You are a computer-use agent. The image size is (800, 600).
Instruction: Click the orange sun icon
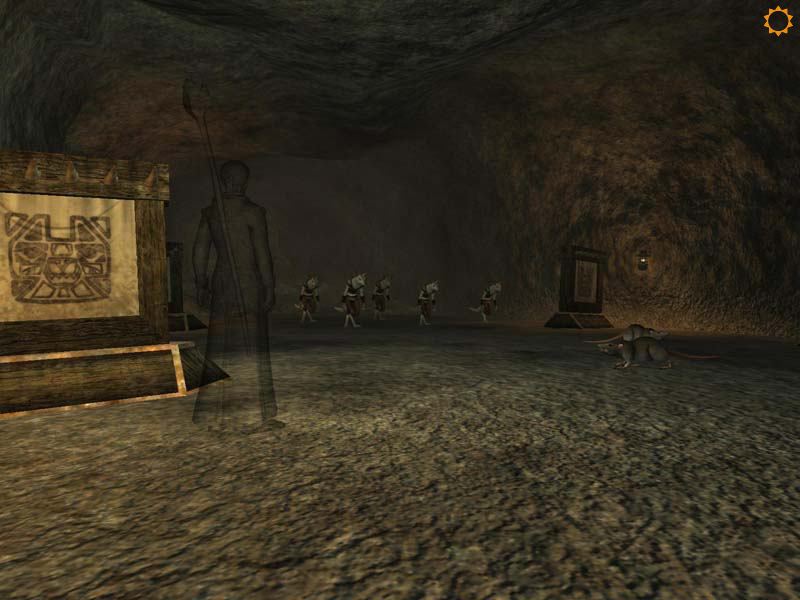[777, 21]
